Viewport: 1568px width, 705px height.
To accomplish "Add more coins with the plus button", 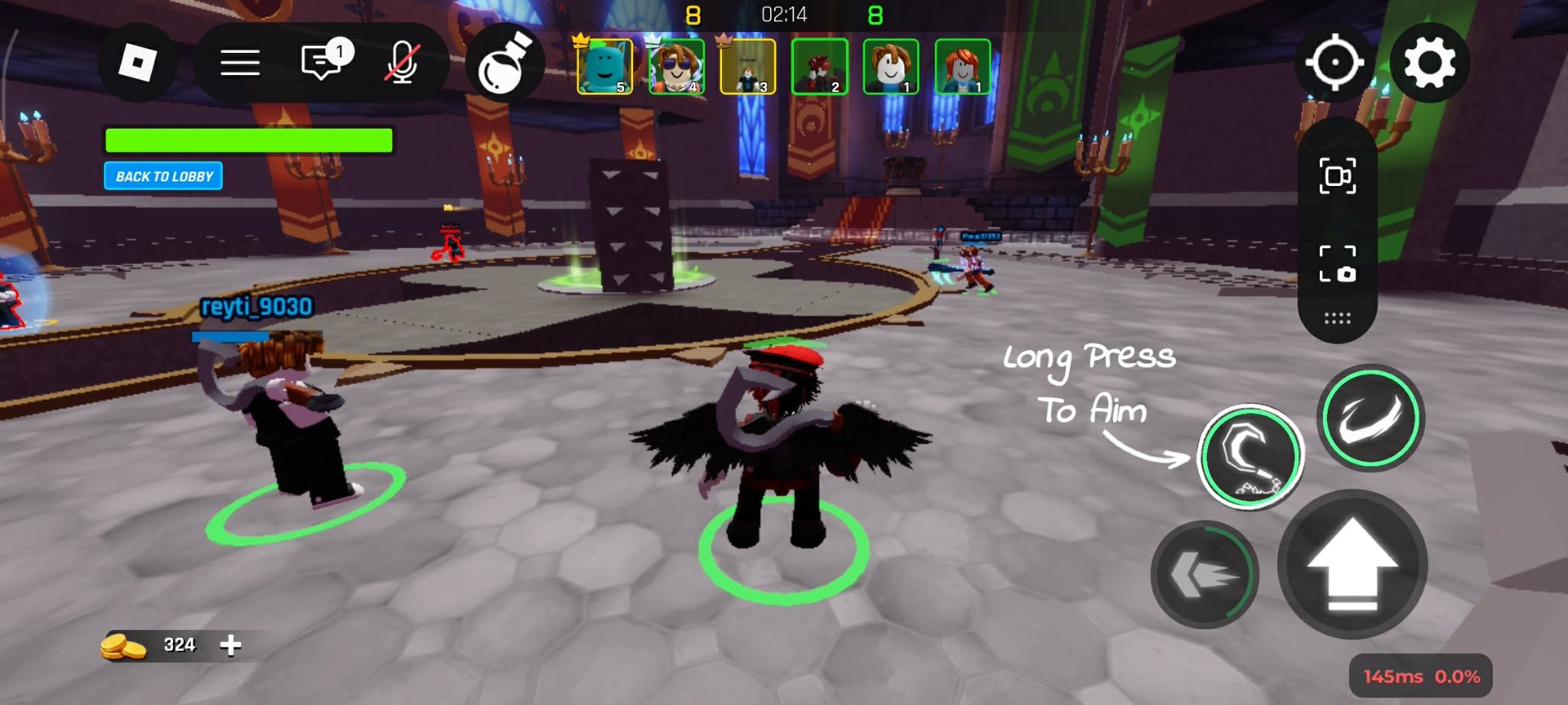I will (230, 645).
